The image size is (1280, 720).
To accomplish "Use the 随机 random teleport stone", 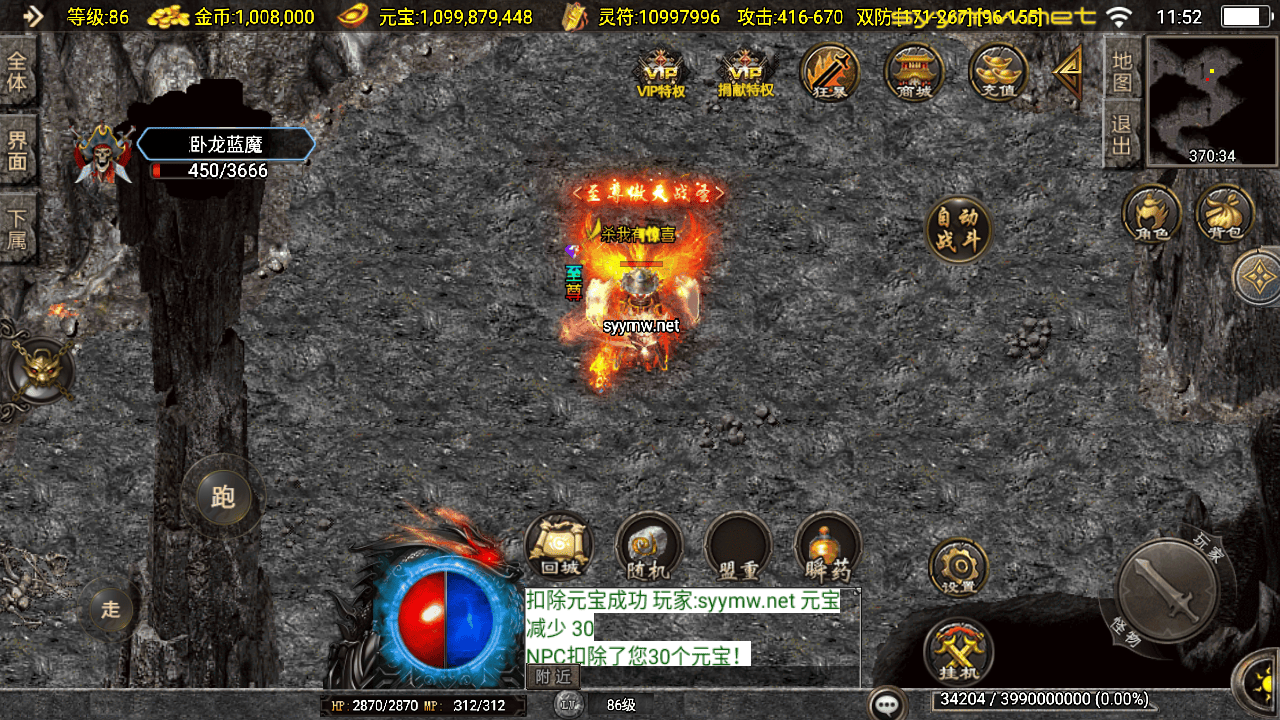I will point(649,547).
